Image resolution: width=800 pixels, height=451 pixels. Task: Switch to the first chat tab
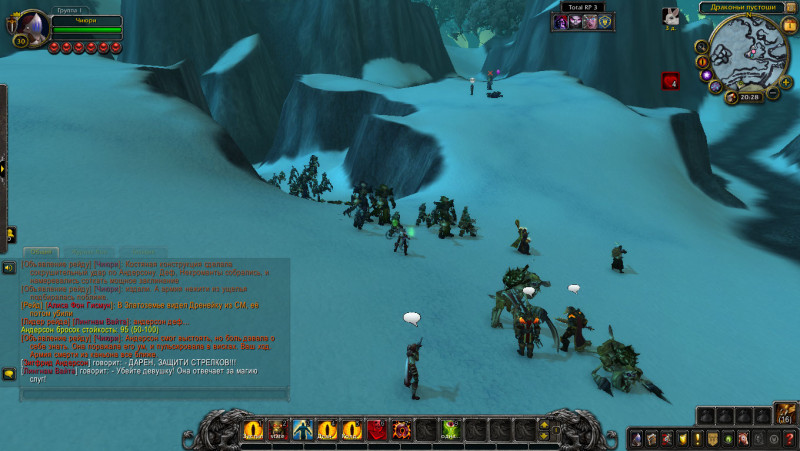pyautogui.click(x=41, y=252)
